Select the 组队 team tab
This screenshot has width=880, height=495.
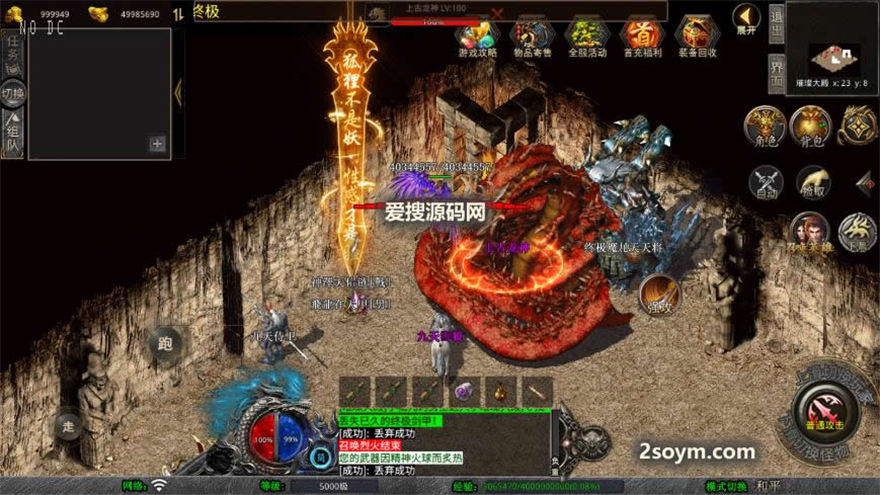[13, 137]
